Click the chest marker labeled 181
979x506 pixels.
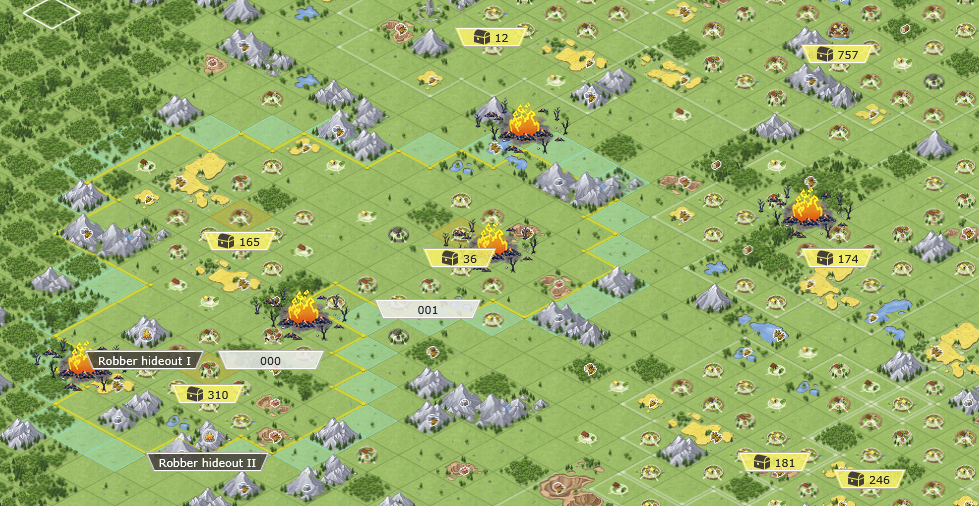774,462
